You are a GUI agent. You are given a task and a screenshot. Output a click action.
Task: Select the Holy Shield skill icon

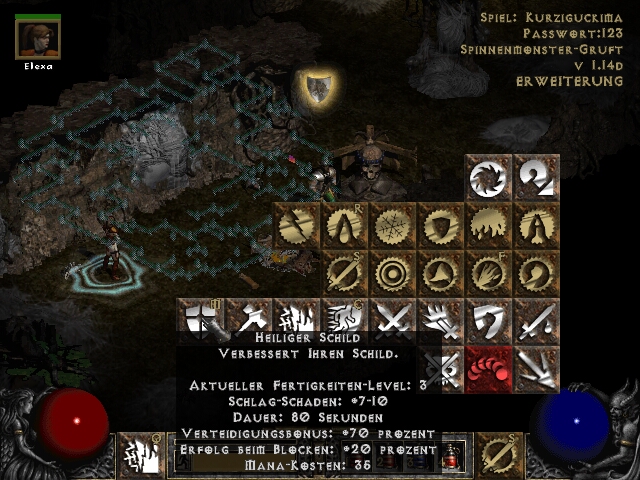click(202, 321)
